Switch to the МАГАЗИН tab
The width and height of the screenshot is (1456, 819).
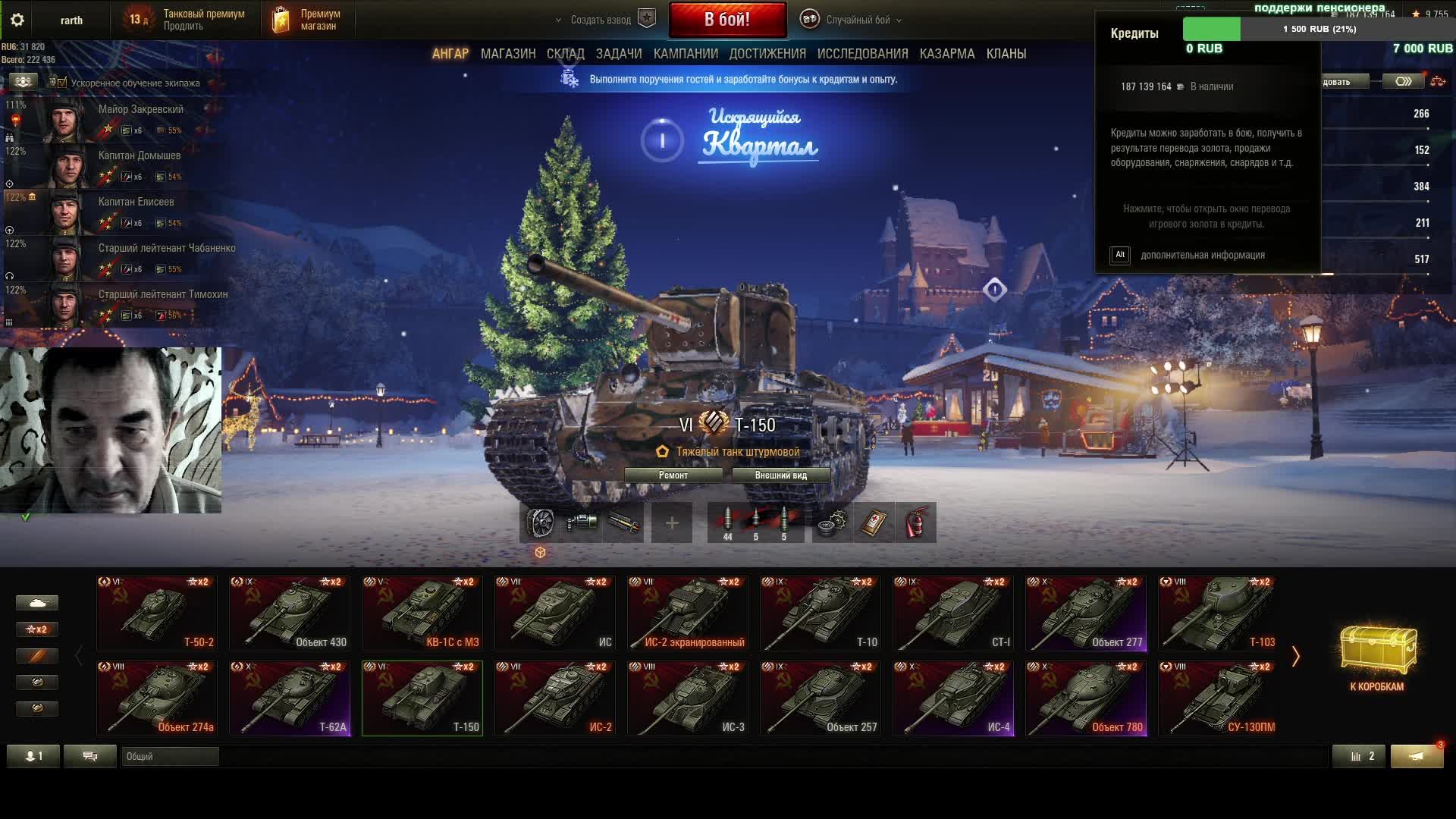pyautogui.click(x=508, y=54)
